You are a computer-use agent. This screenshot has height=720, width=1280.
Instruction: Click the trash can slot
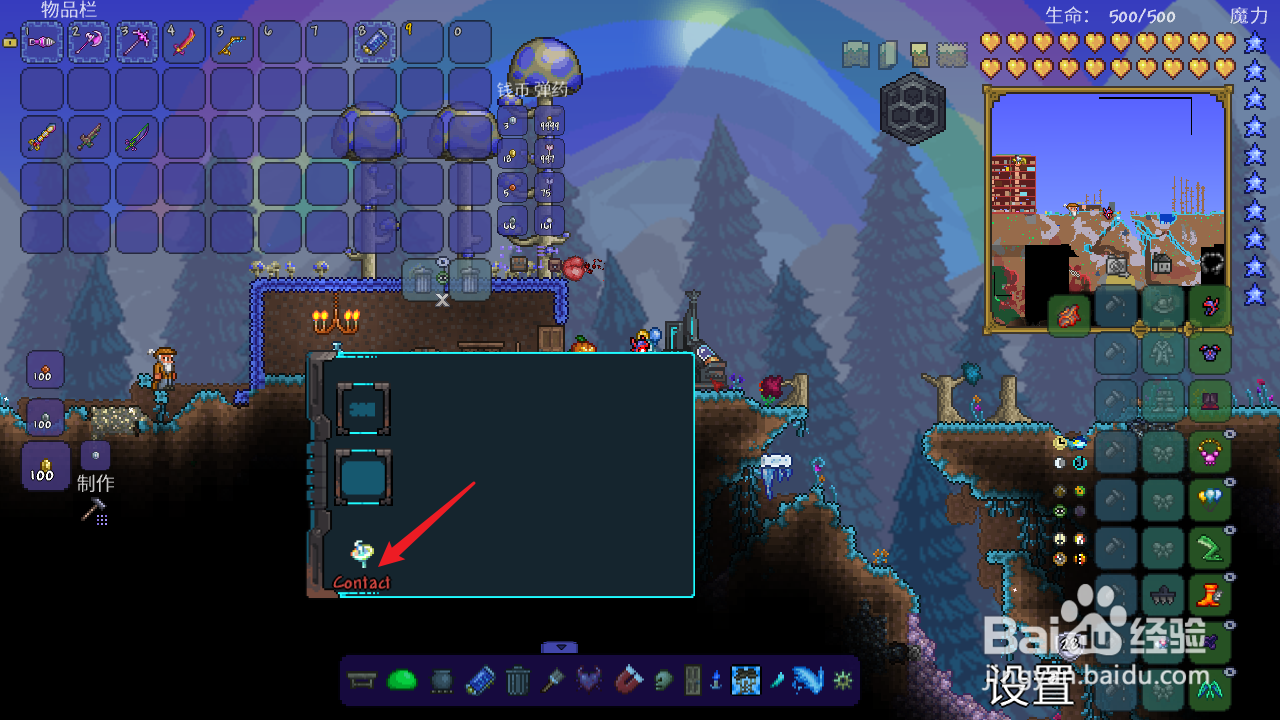470,278
